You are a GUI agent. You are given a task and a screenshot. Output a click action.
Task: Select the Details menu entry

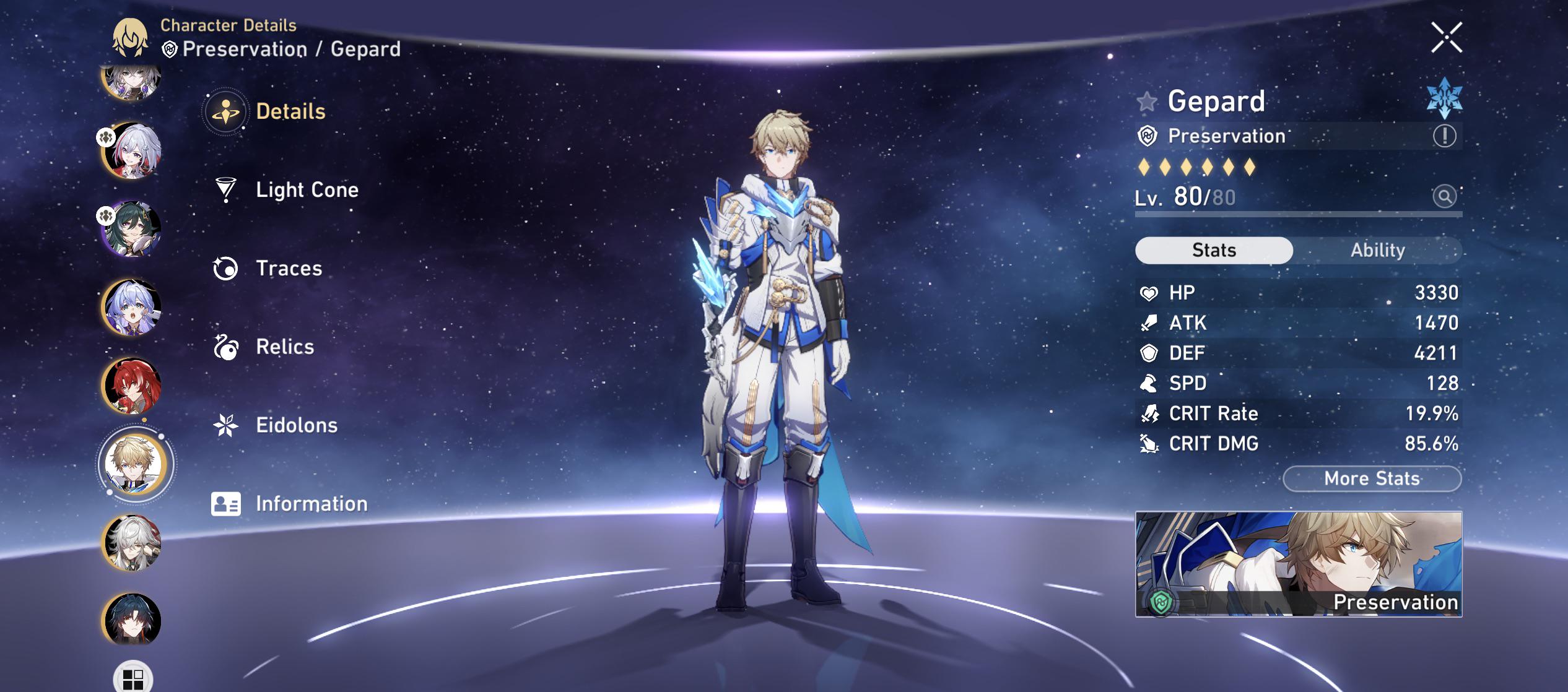(290, 111)
